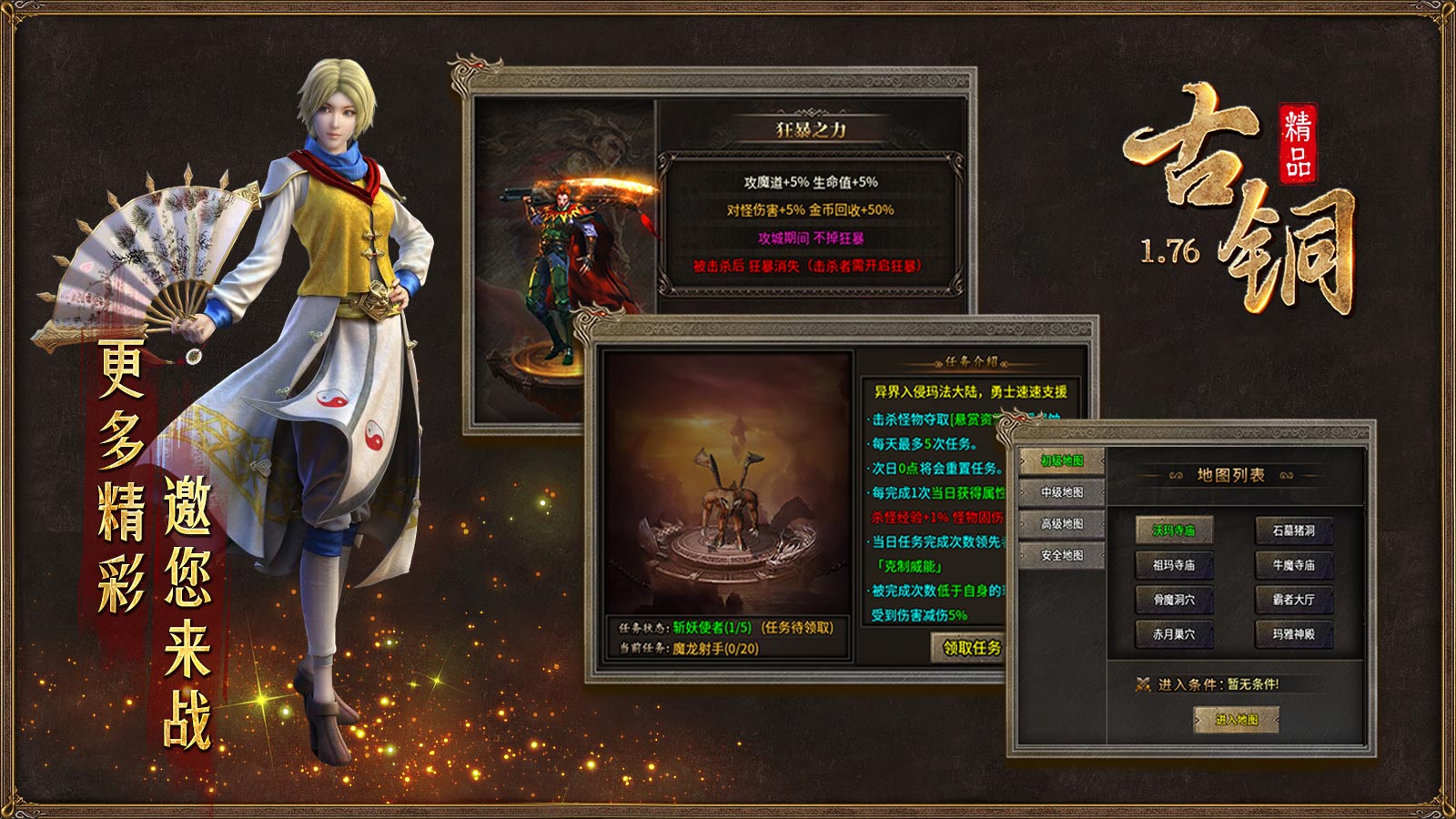Select the 骨魔洞穴 map
Viewport: 1456px width, 819px height.
tap(1174, 600)
